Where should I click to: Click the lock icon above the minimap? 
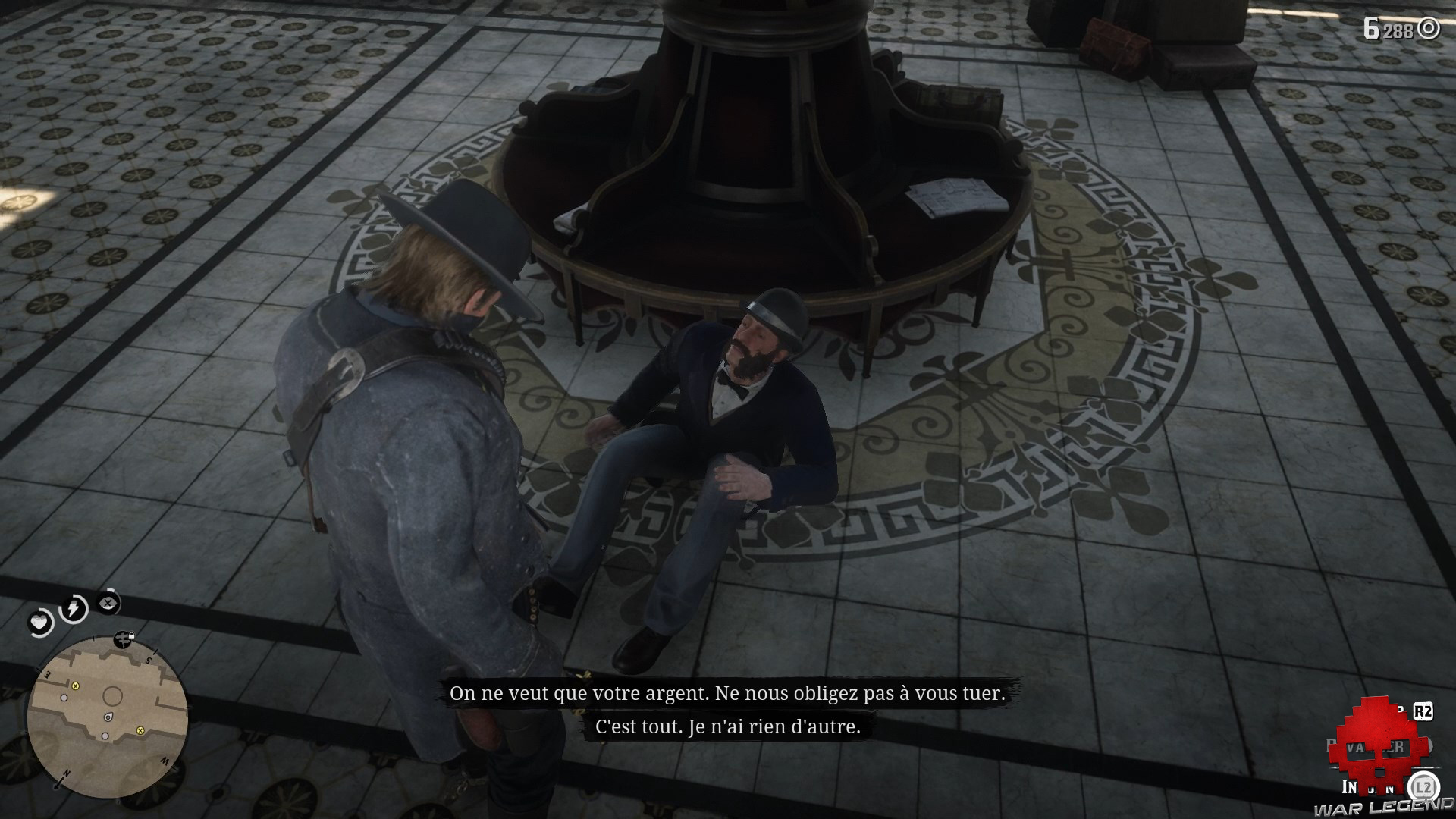tap(131, 635)
